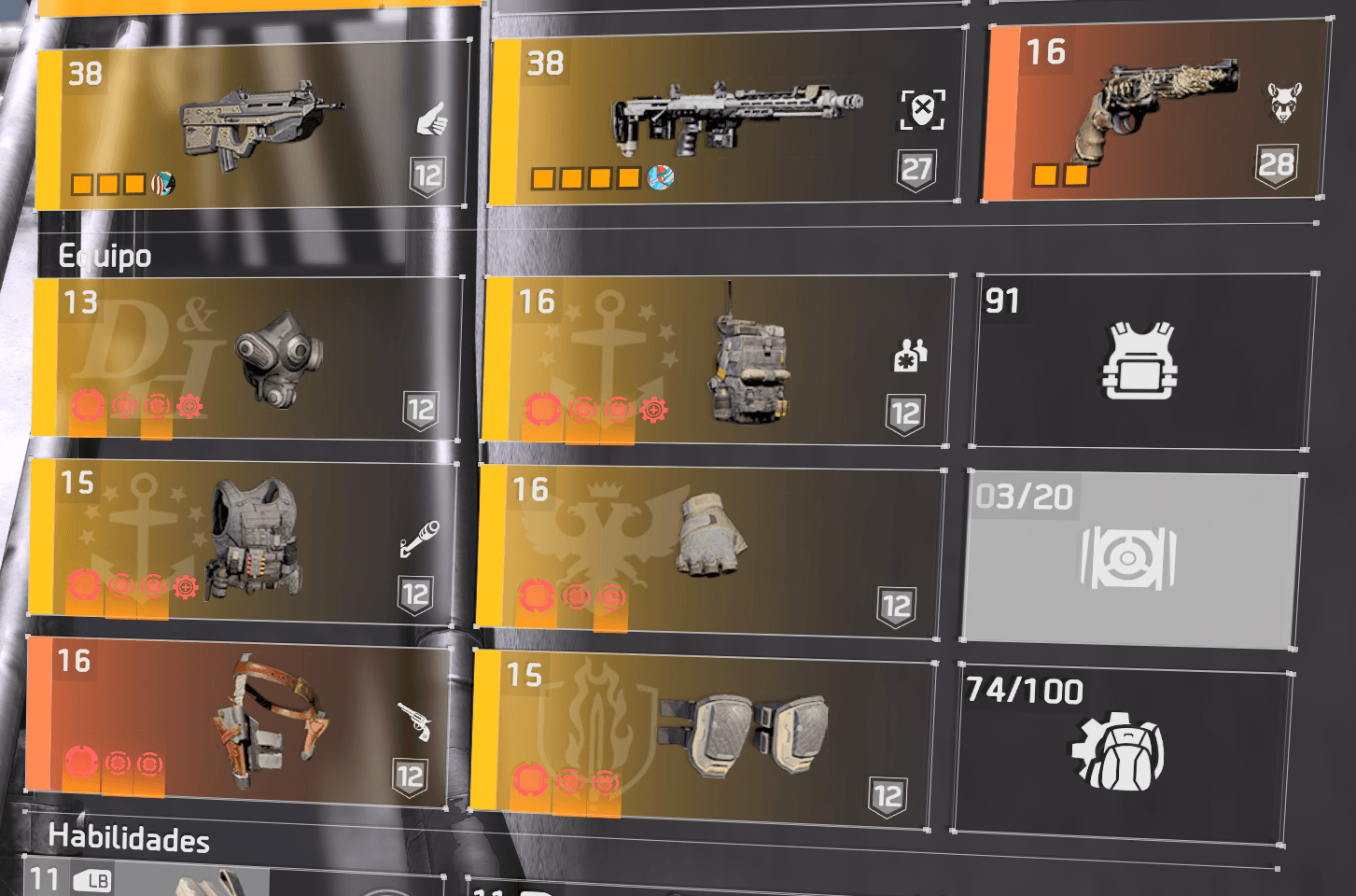Image resolution: width=1356 pixels, height=896 pixels.
Task: Open the 03/20 cache tile
Action: pyautogui.click(x=1131, y=558)
